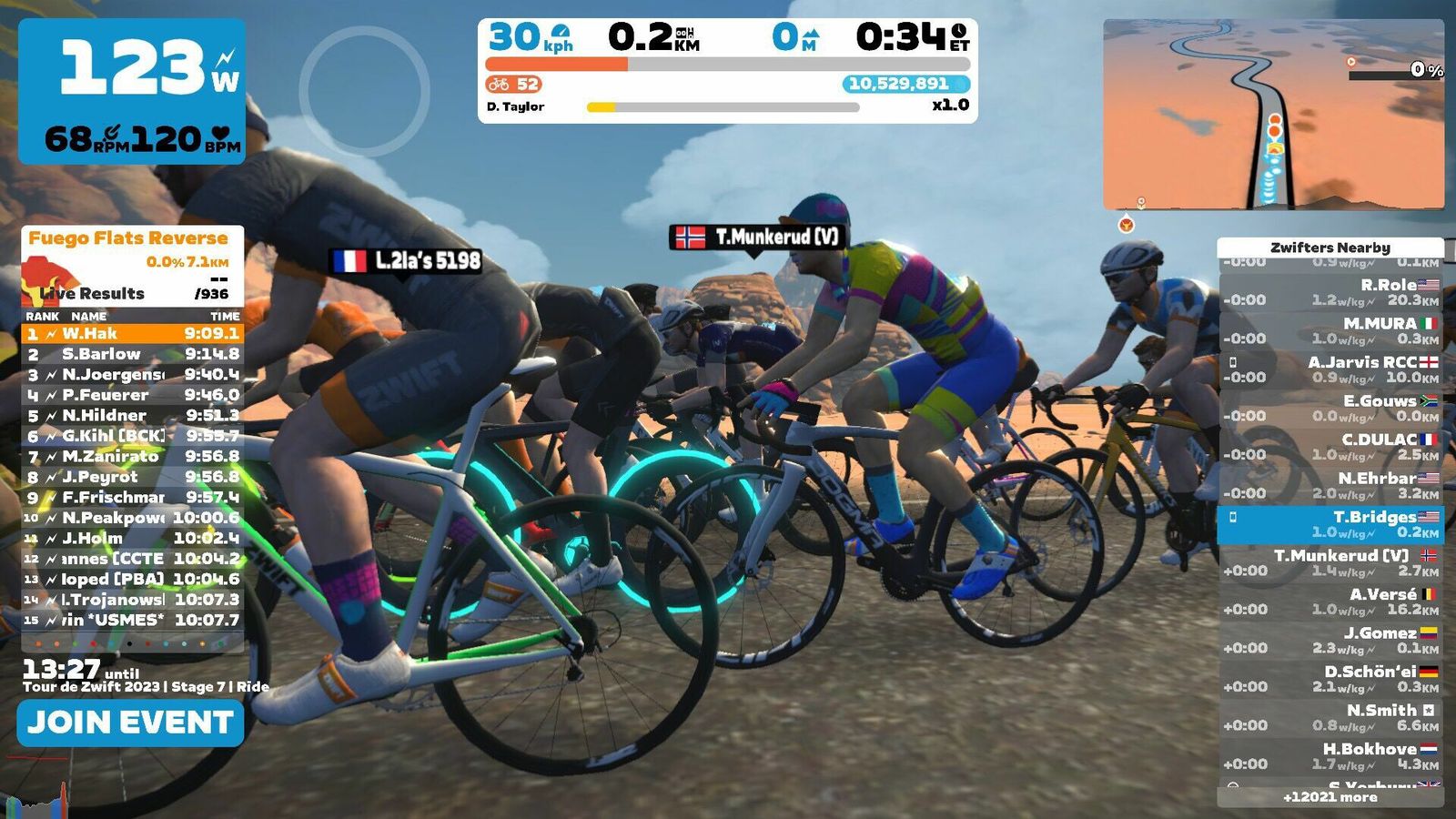Select H.Bokhove rider row
The image size is (1456, 819).
[1330, 756]
